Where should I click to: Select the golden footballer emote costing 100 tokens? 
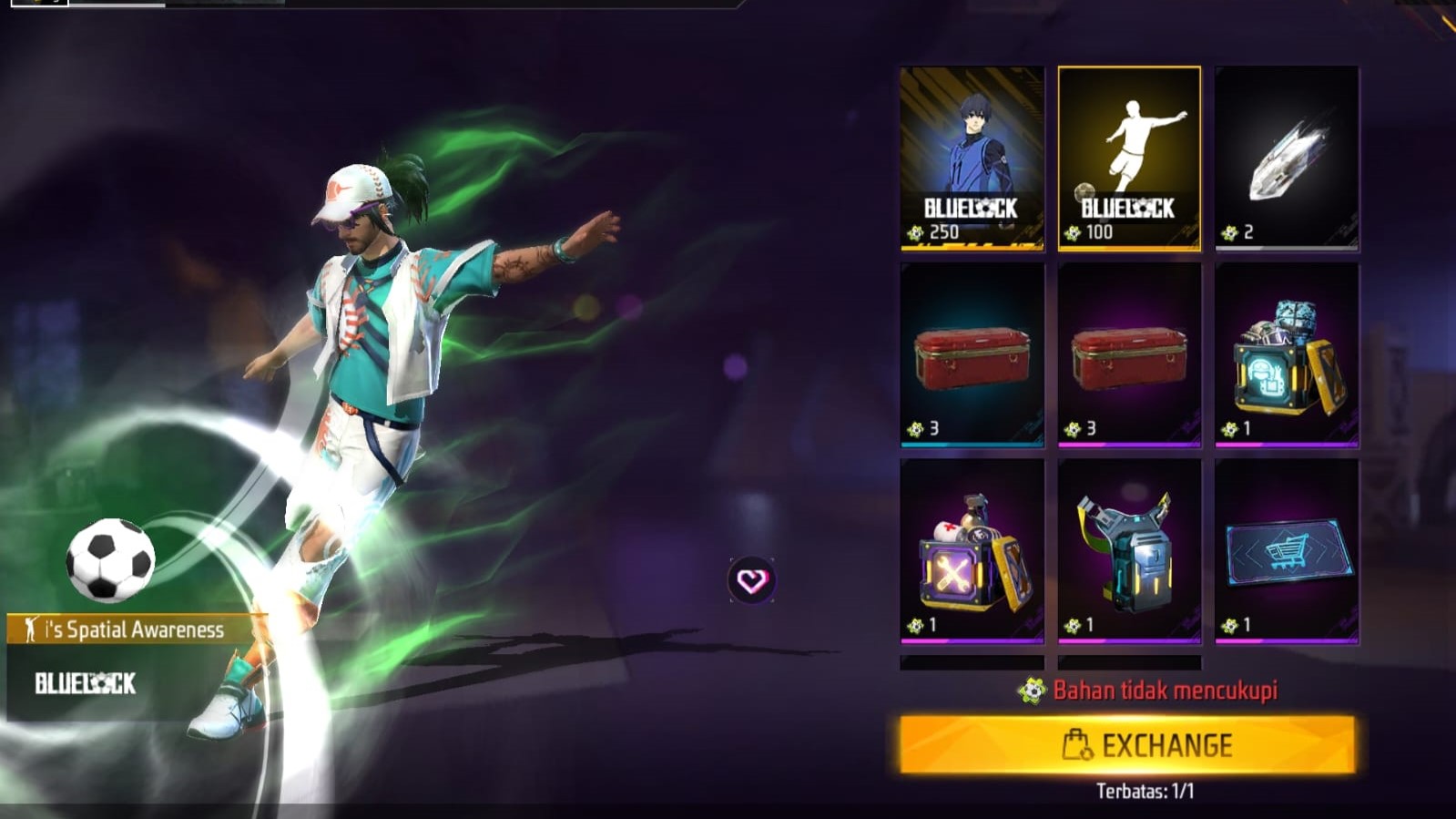pos(1129,157)
